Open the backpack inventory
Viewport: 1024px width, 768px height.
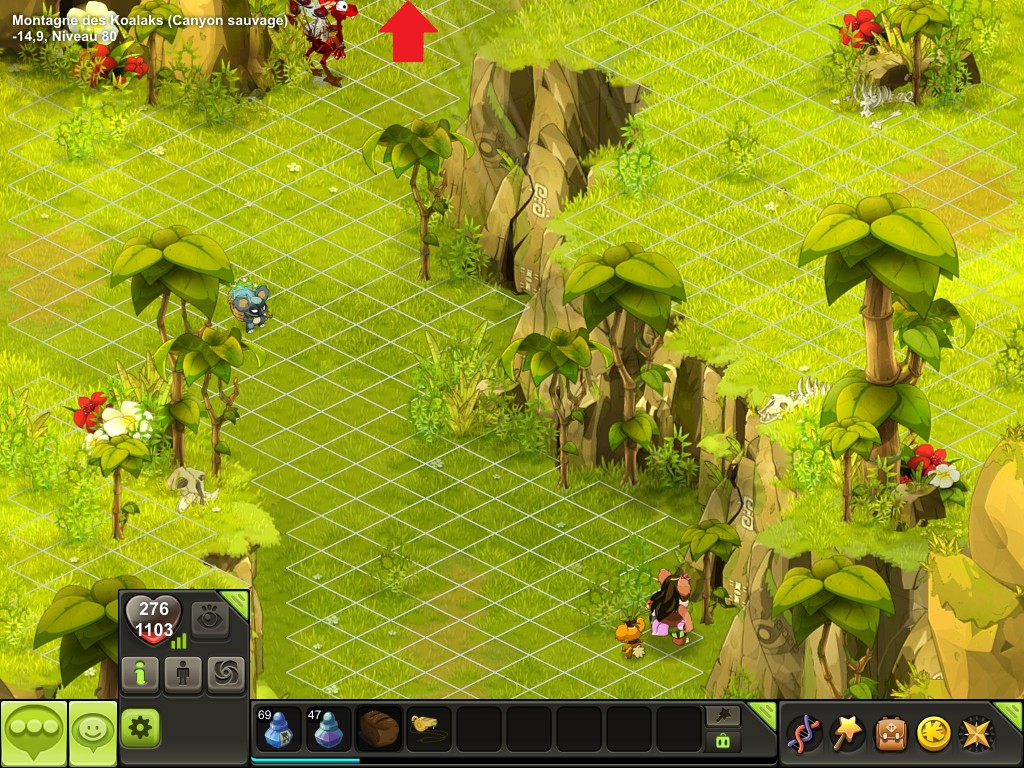891,733
